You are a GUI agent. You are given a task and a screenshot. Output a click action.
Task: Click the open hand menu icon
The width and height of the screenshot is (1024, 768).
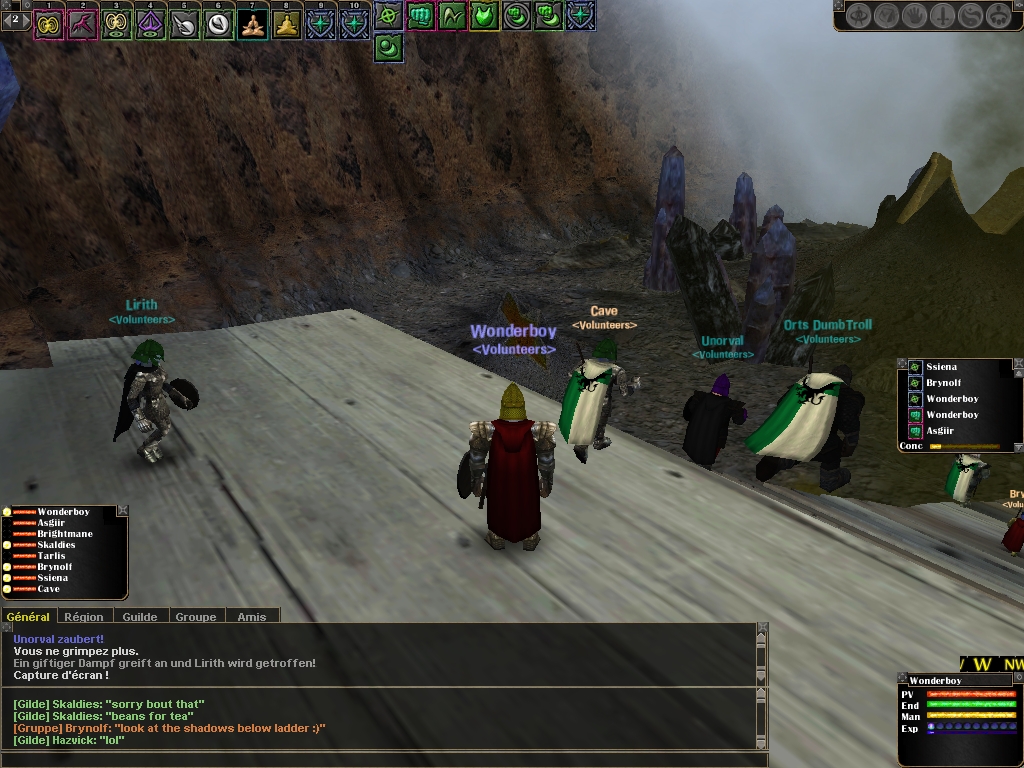point(915,16)
